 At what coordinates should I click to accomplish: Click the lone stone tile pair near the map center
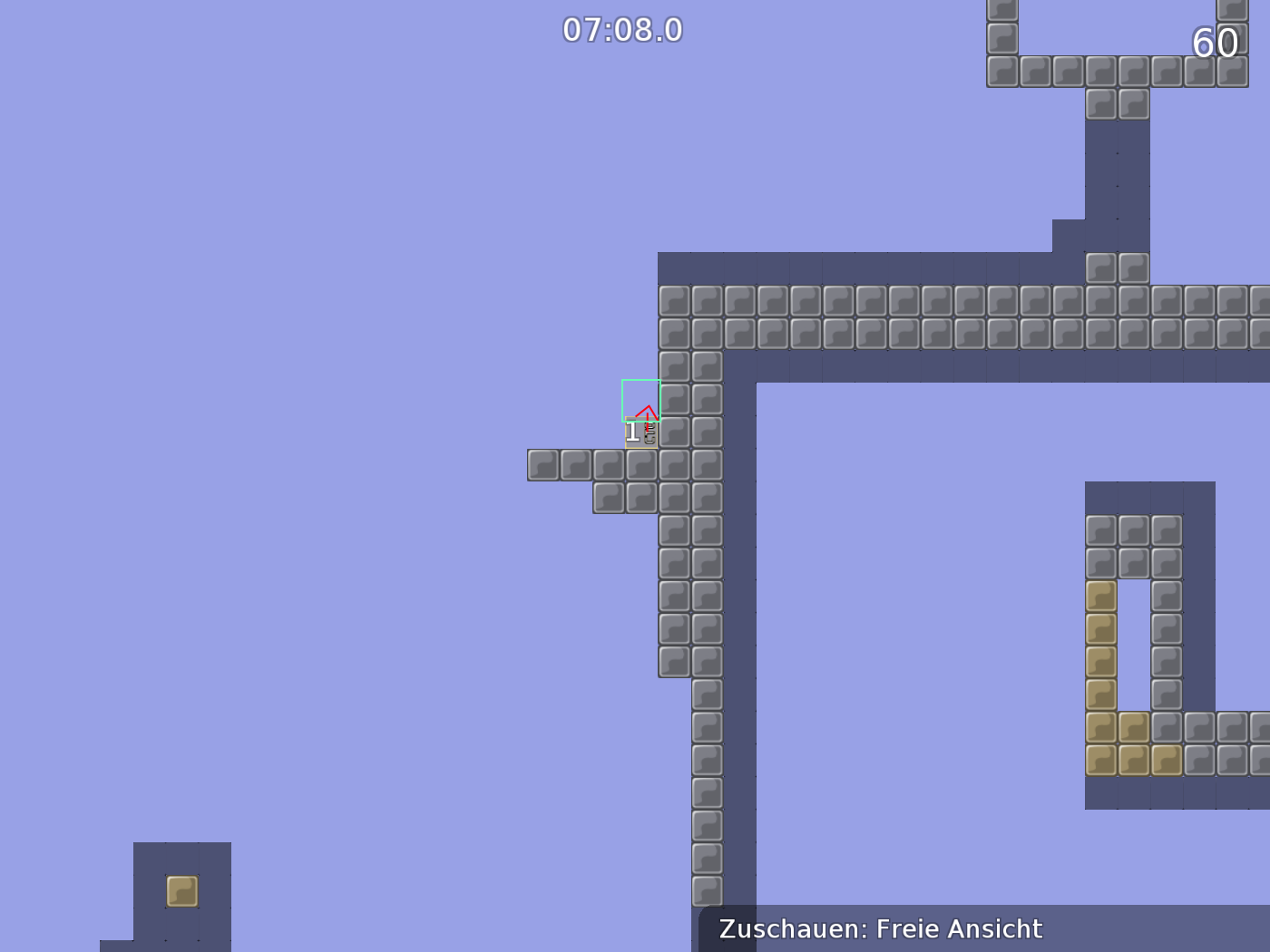click(1117, 266)
